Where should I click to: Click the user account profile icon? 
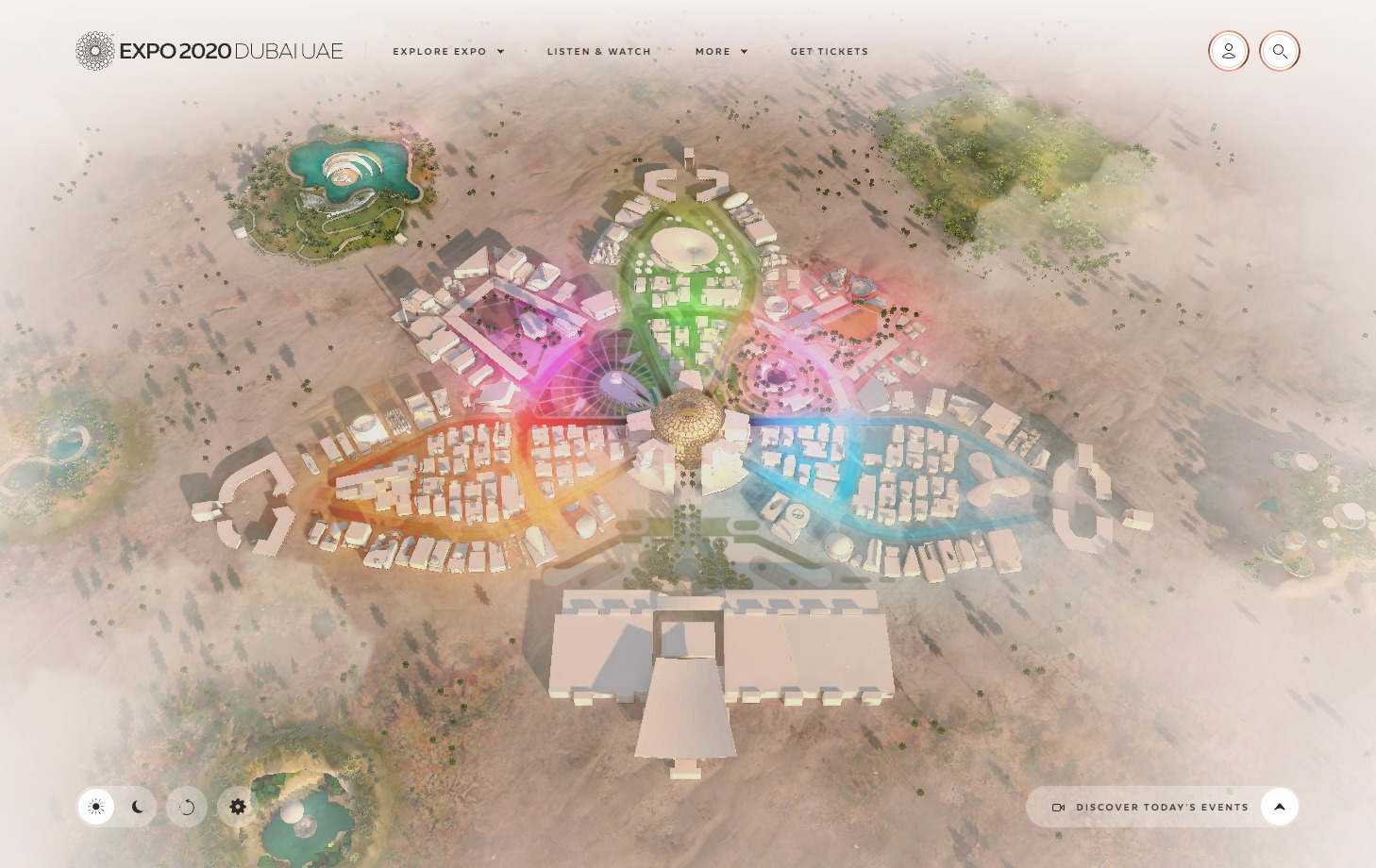[x=1228, y=51]
